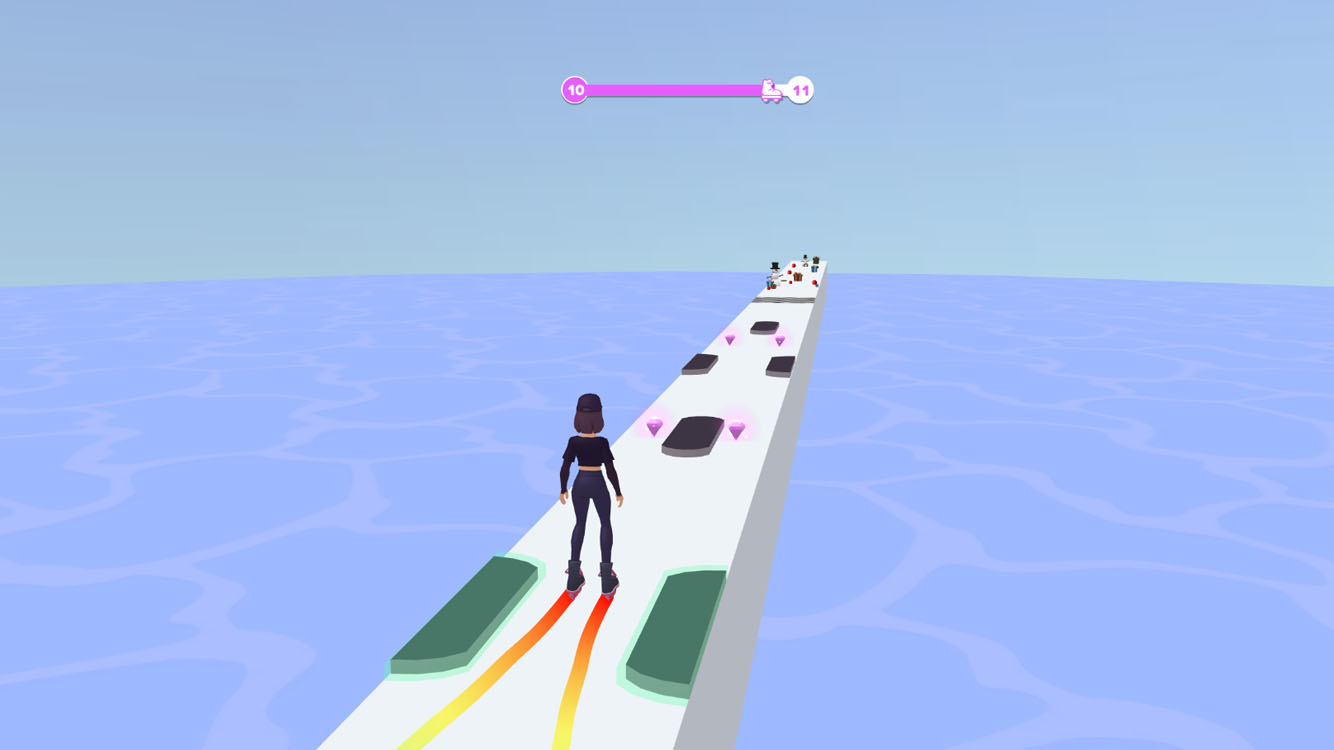The width and height of the screenshot is (1334, 750).
Task: Click the blue present near the finish line
Action: coord(814,270)
